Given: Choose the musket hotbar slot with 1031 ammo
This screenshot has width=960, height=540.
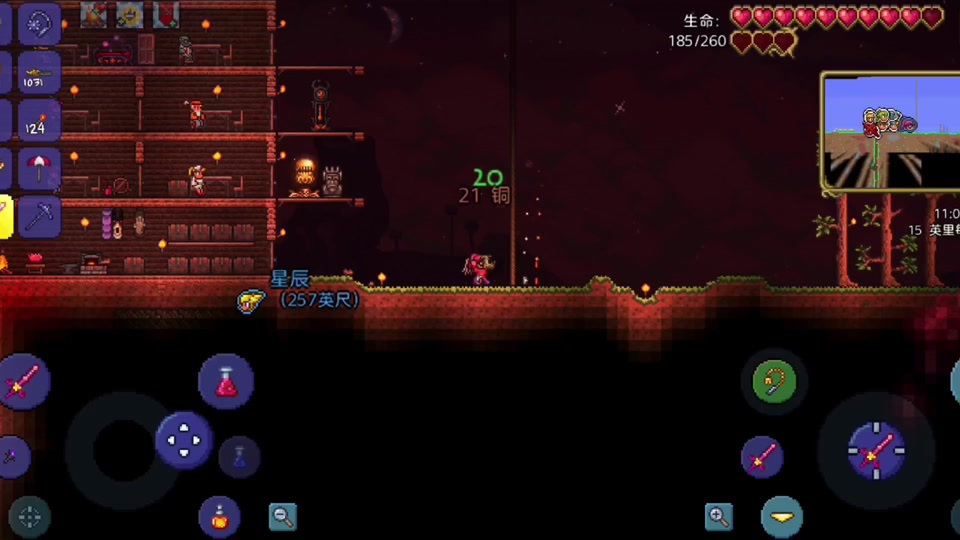Looking at the screenshot, I should (40, 72).
